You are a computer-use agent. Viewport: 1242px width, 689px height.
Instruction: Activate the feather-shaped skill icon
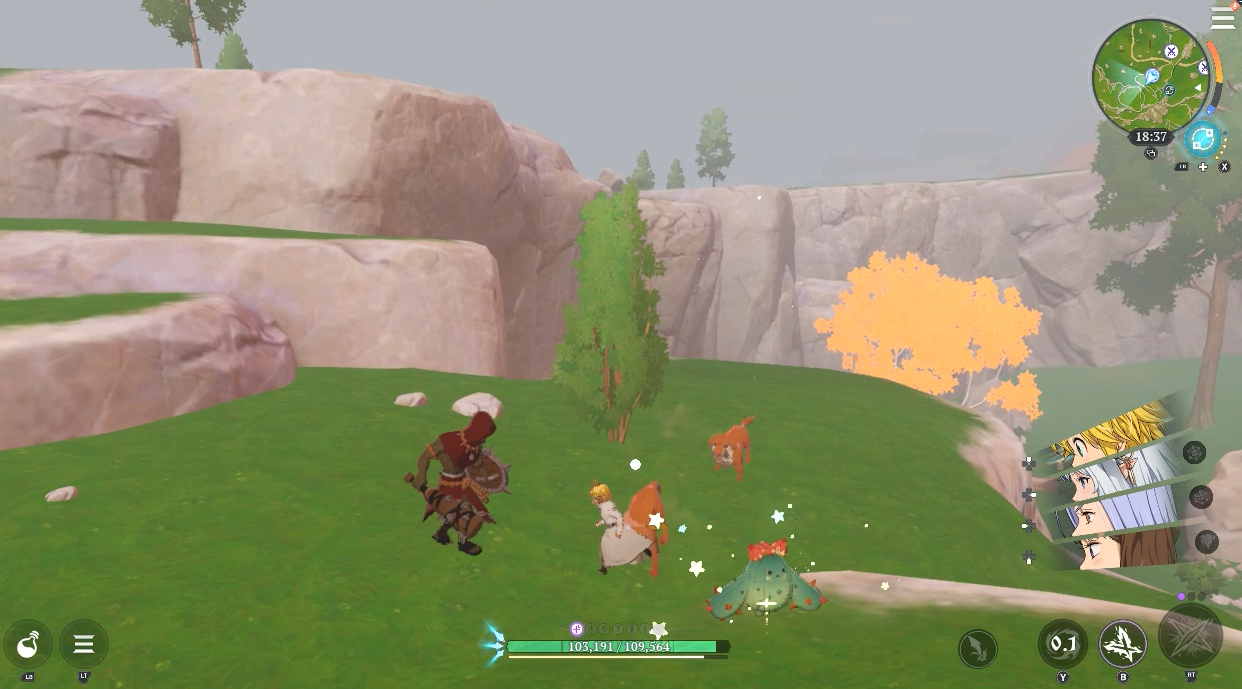pyautogui.click(x=977, y=648)
